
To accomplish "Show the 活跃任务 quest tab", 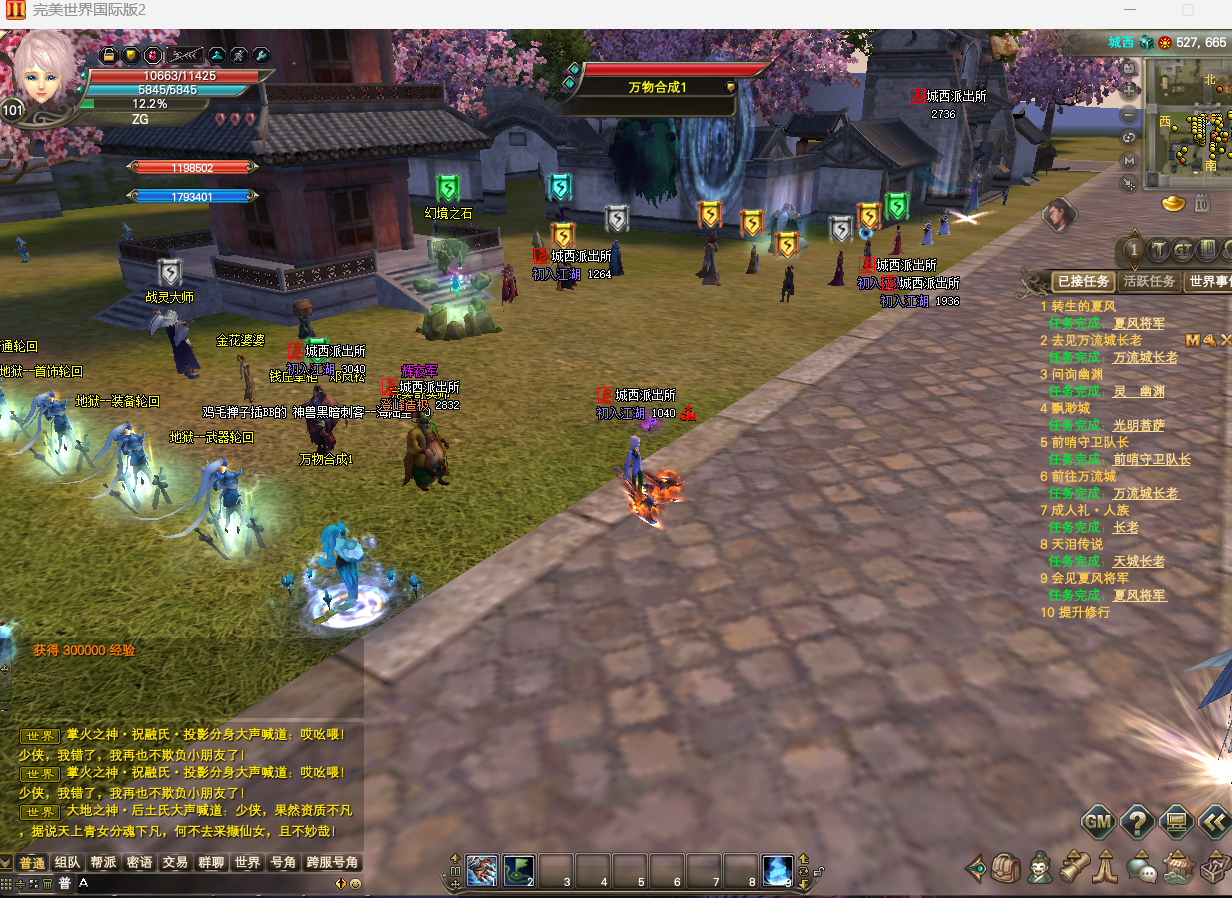I will click(x=1149, y=282).
